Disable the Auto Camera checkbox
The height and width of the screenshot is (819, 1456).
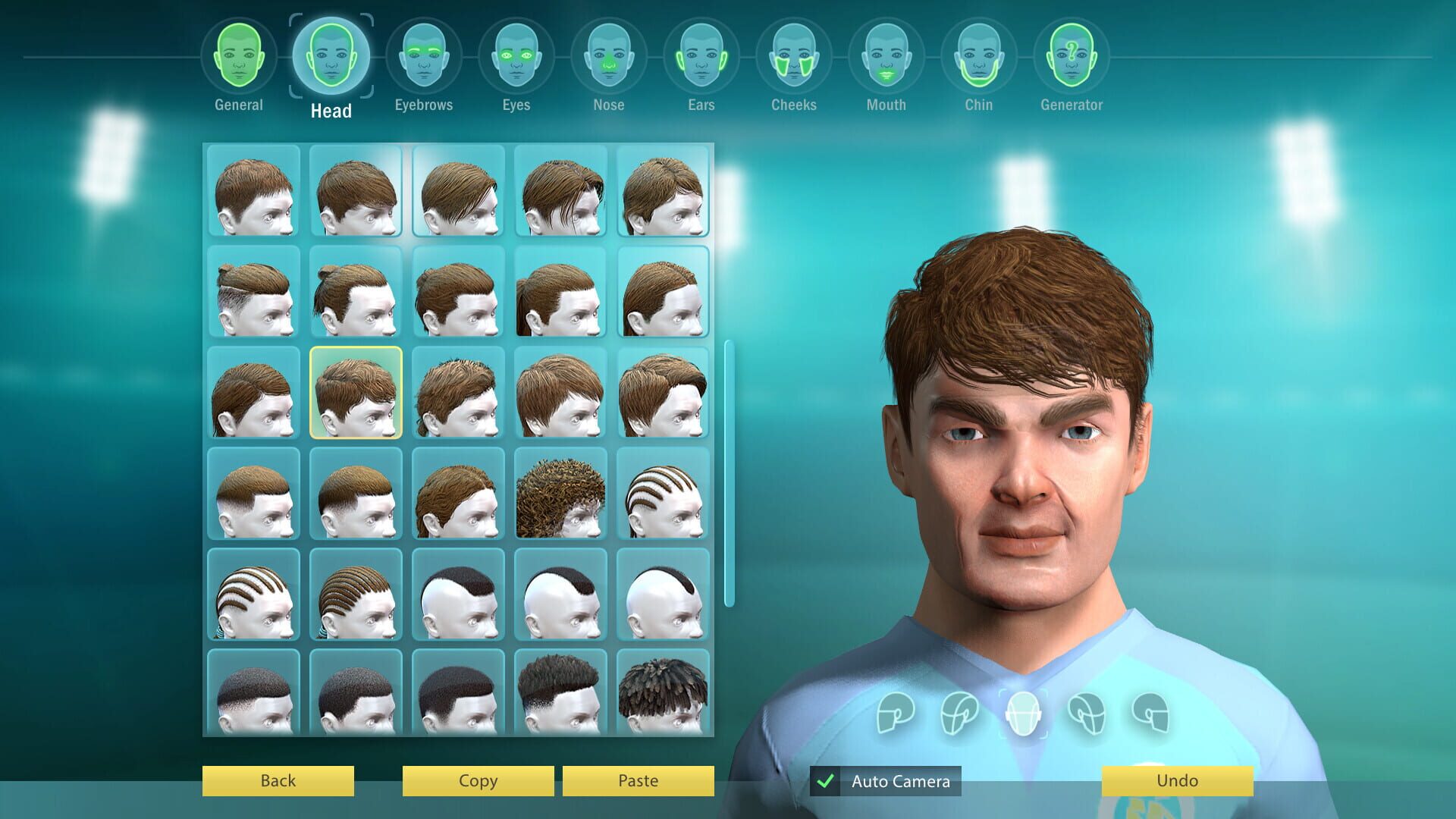827,780
